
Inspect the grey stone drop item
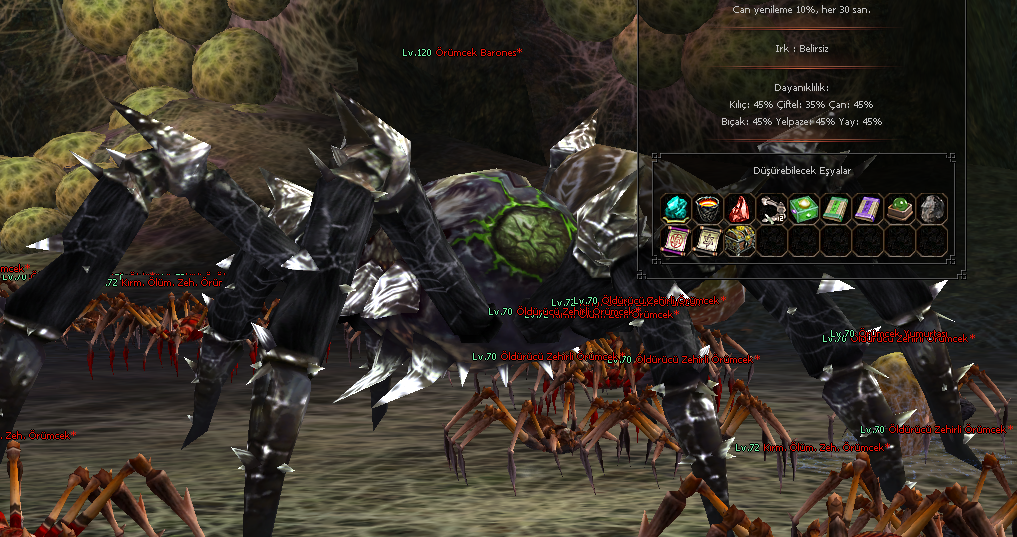point(932,208)
